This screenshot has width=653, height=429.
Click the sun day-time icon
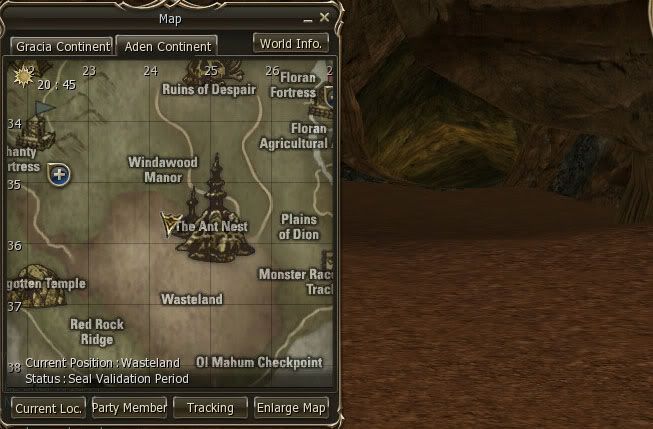(23, 76)
